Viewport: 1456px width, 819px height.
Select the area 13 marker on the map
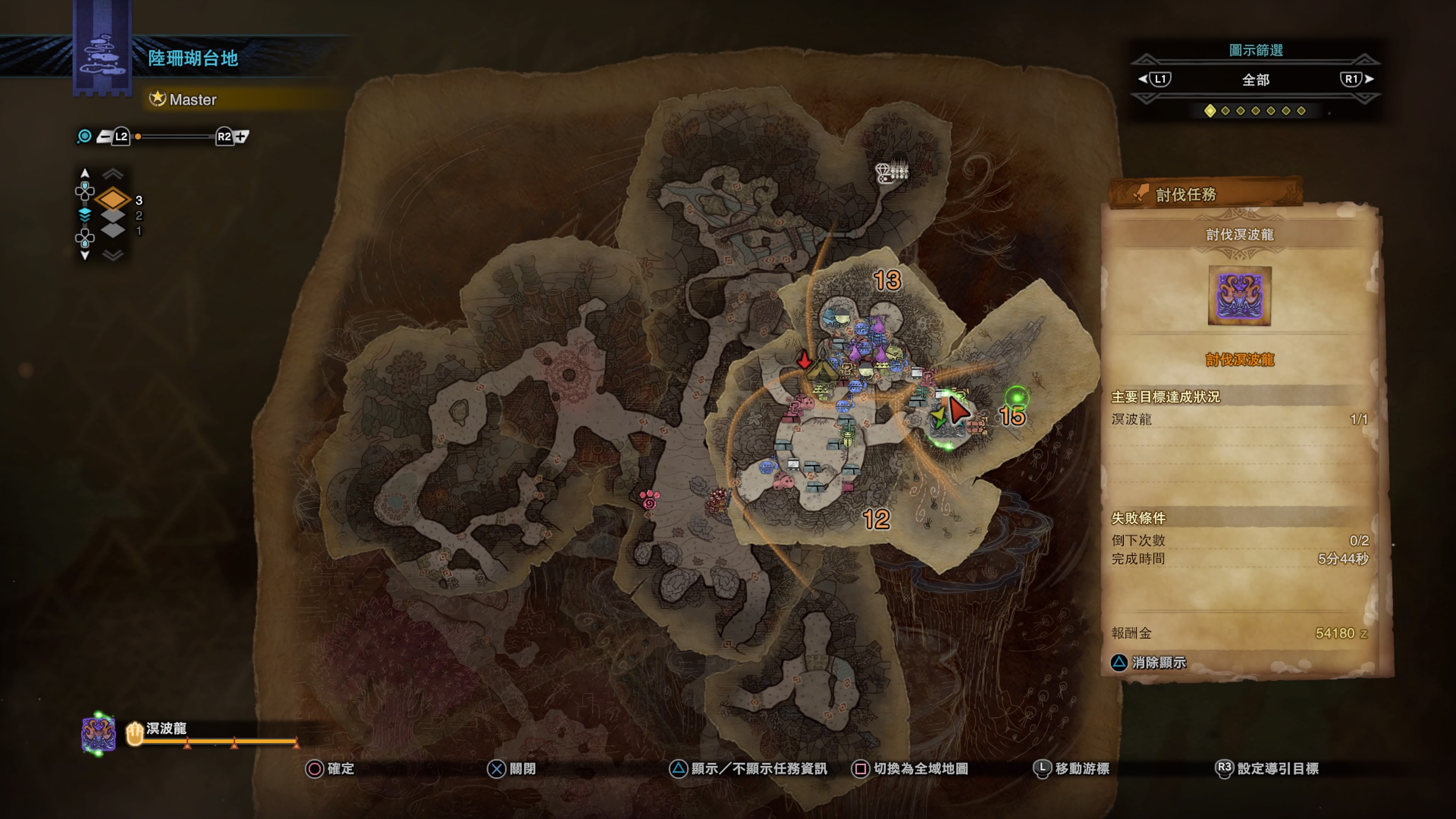click(x=887, y=280)
